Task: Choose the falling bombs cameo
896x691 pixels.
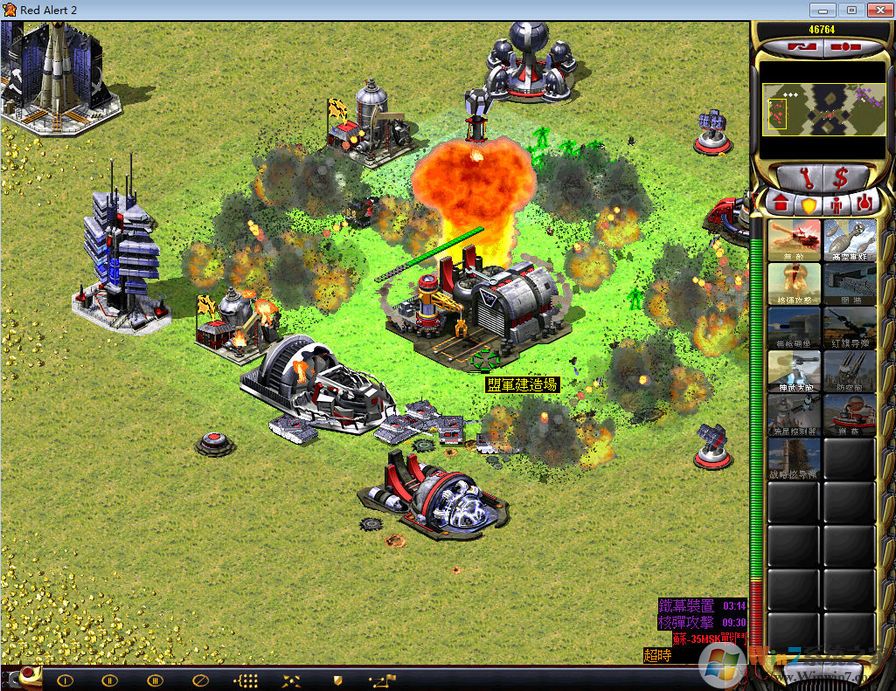Action: tap(850, 240)
